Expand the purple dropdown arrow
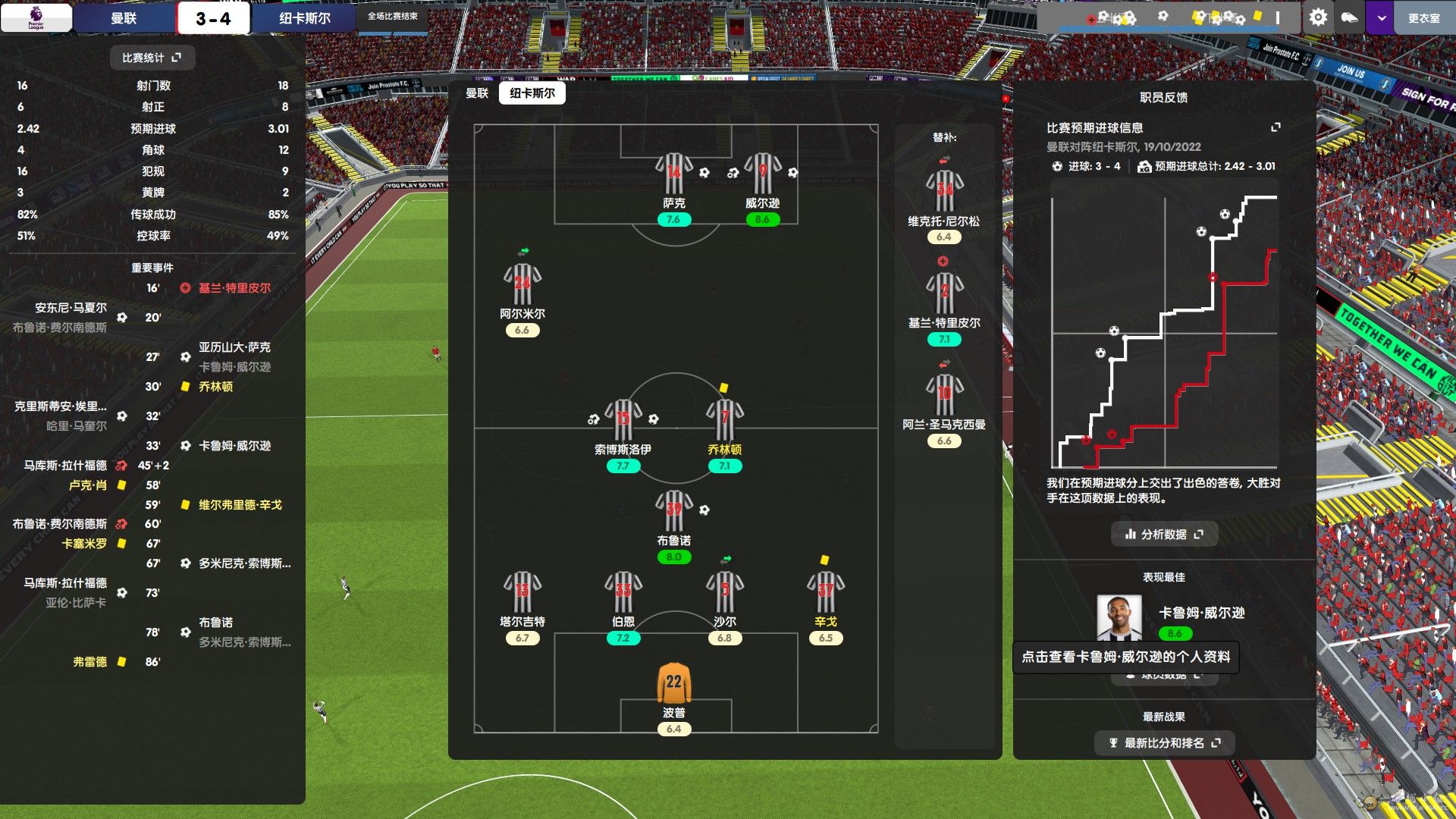The width and height of the screenshot is (1456, 819). pos(1381,18)
